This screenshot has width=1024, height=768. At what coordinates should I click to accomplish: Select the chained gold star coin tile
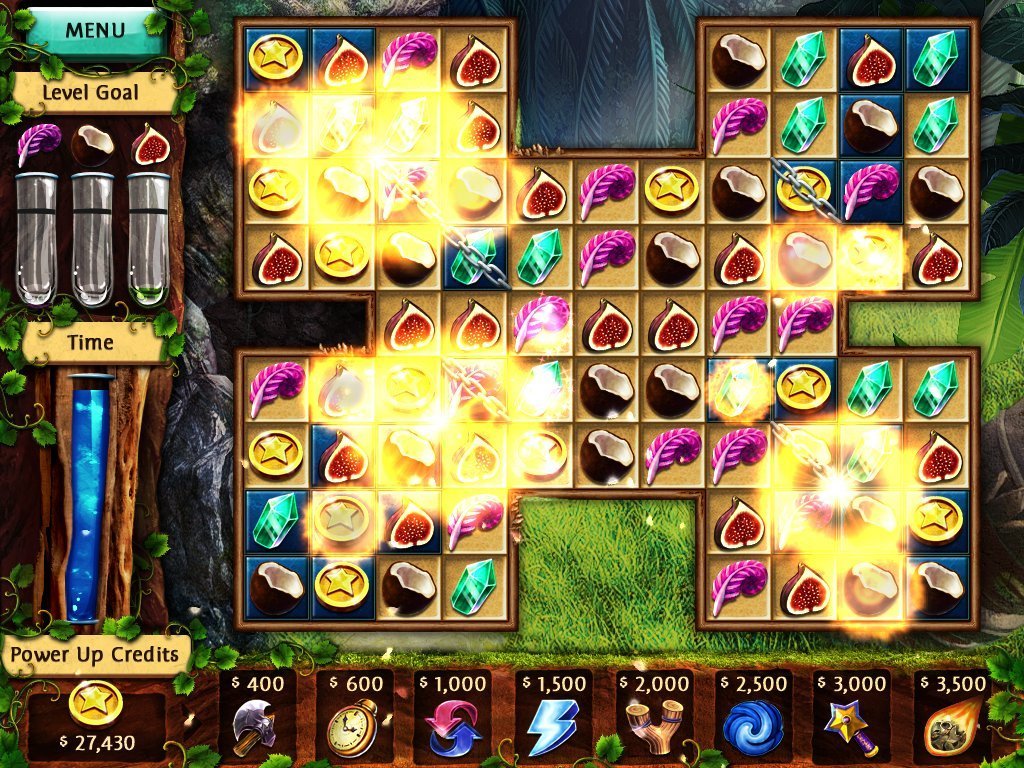click(806, 190)
